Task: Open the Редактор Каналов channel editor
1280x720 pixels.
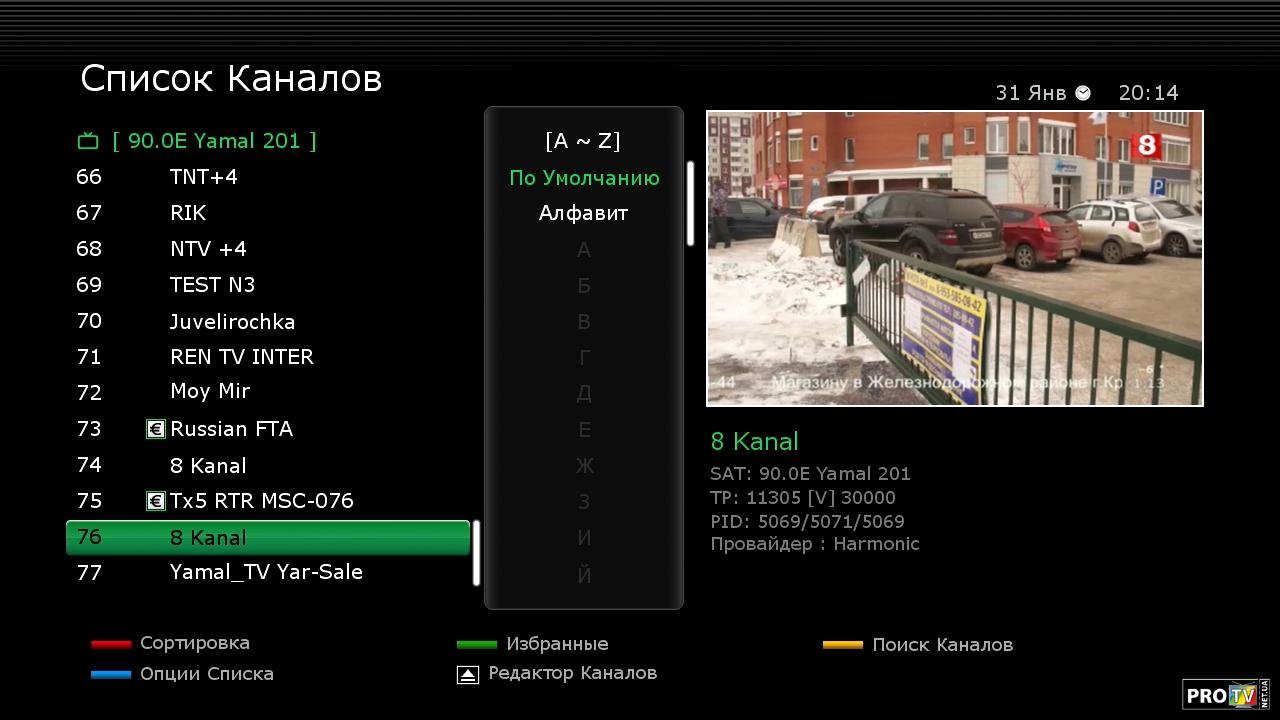Action: click(x=572, y=673)
